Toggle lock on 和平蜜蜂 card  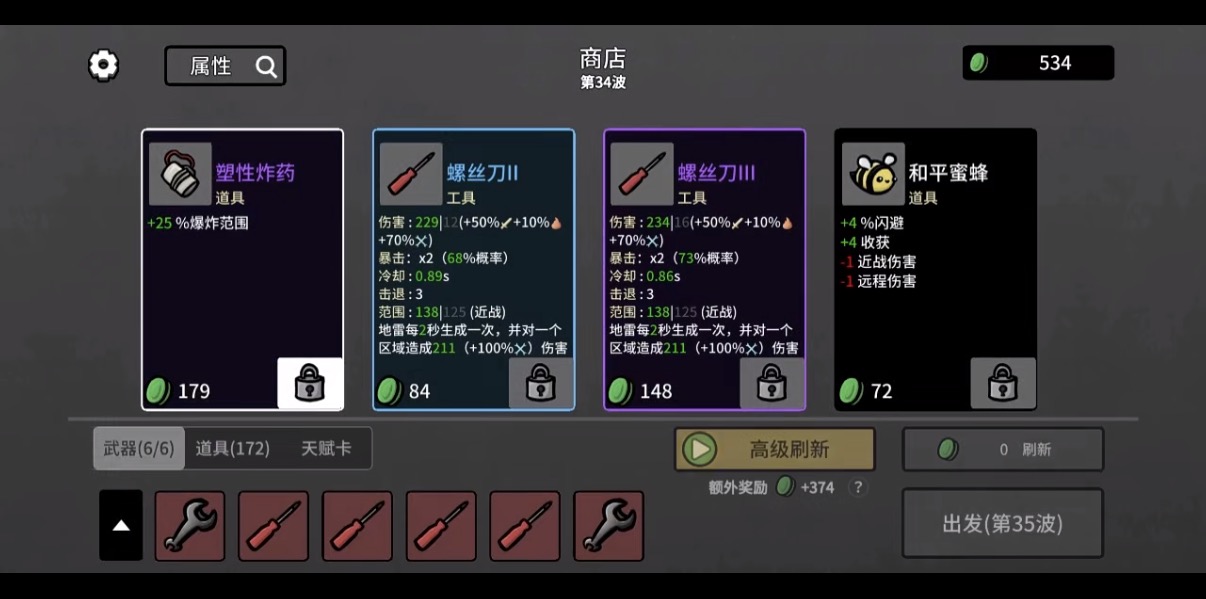[1003, 383]
